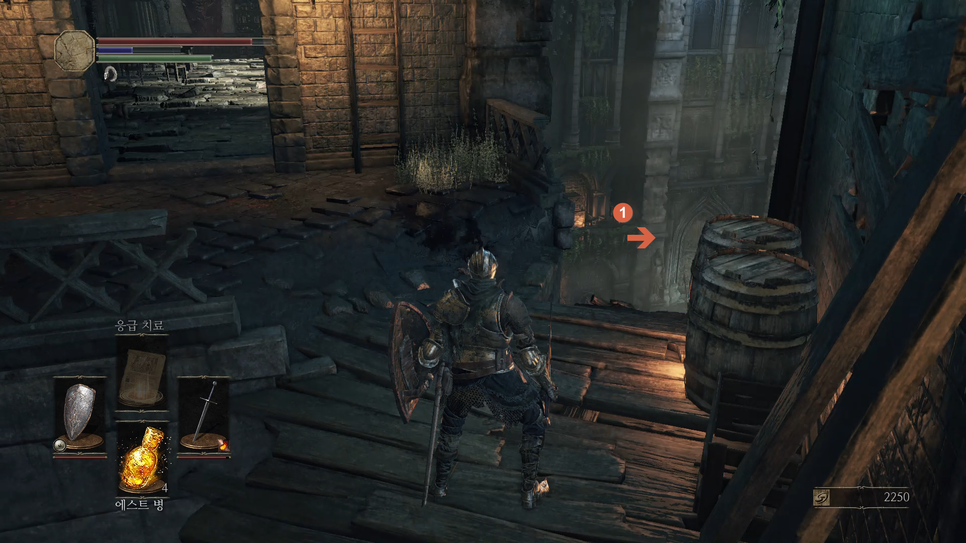Select the Estus Flask item slot
This screenshot has width=966, height=543.
pos(141,461)
